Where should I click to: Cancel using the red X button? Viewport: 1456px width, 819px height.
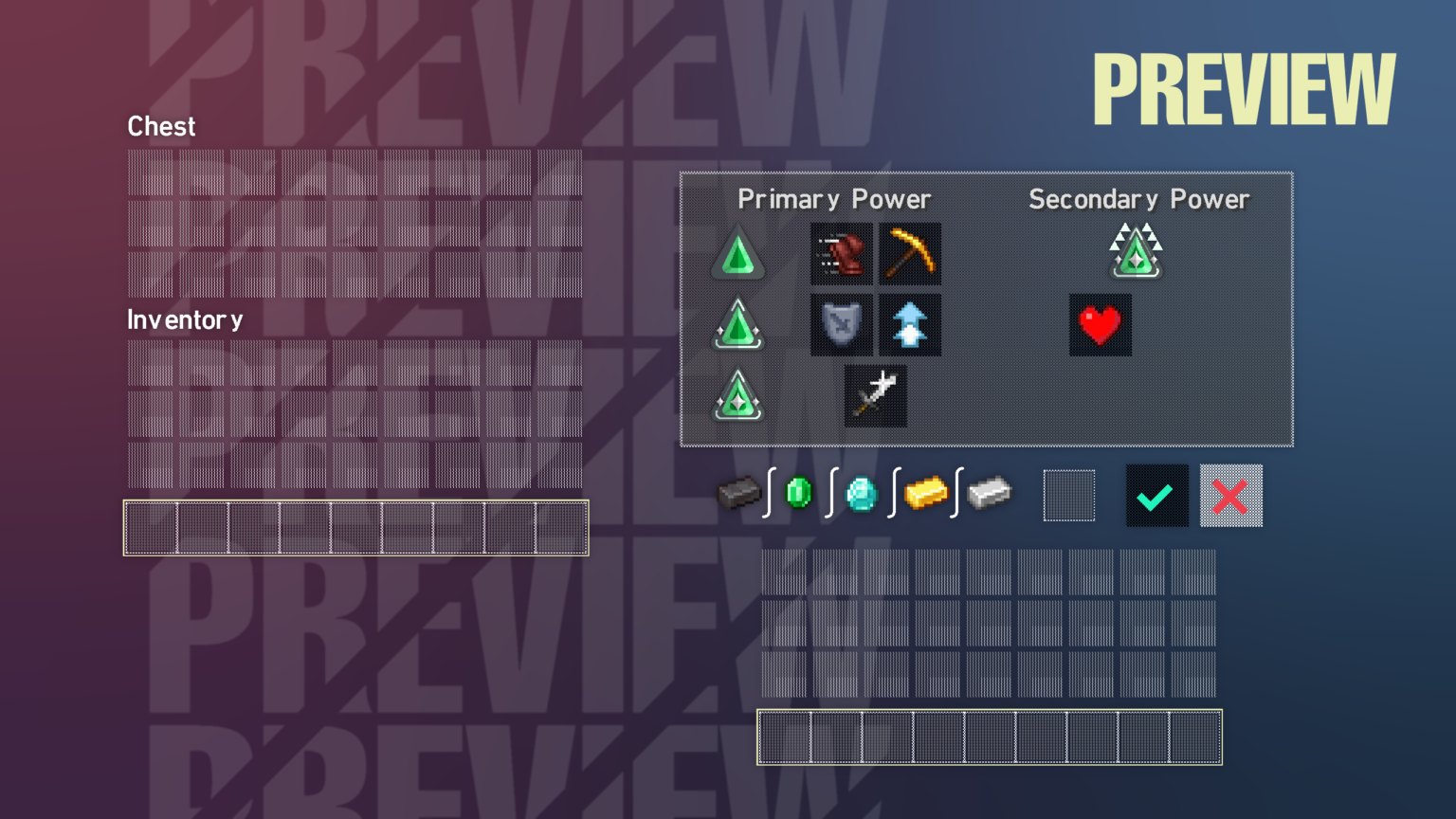coord(1230,495)
